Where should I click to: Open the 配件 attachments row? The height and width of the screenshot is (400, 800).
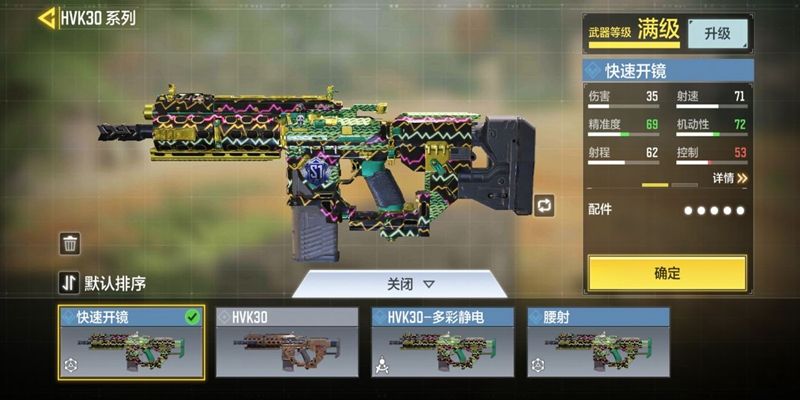point(667,210)
